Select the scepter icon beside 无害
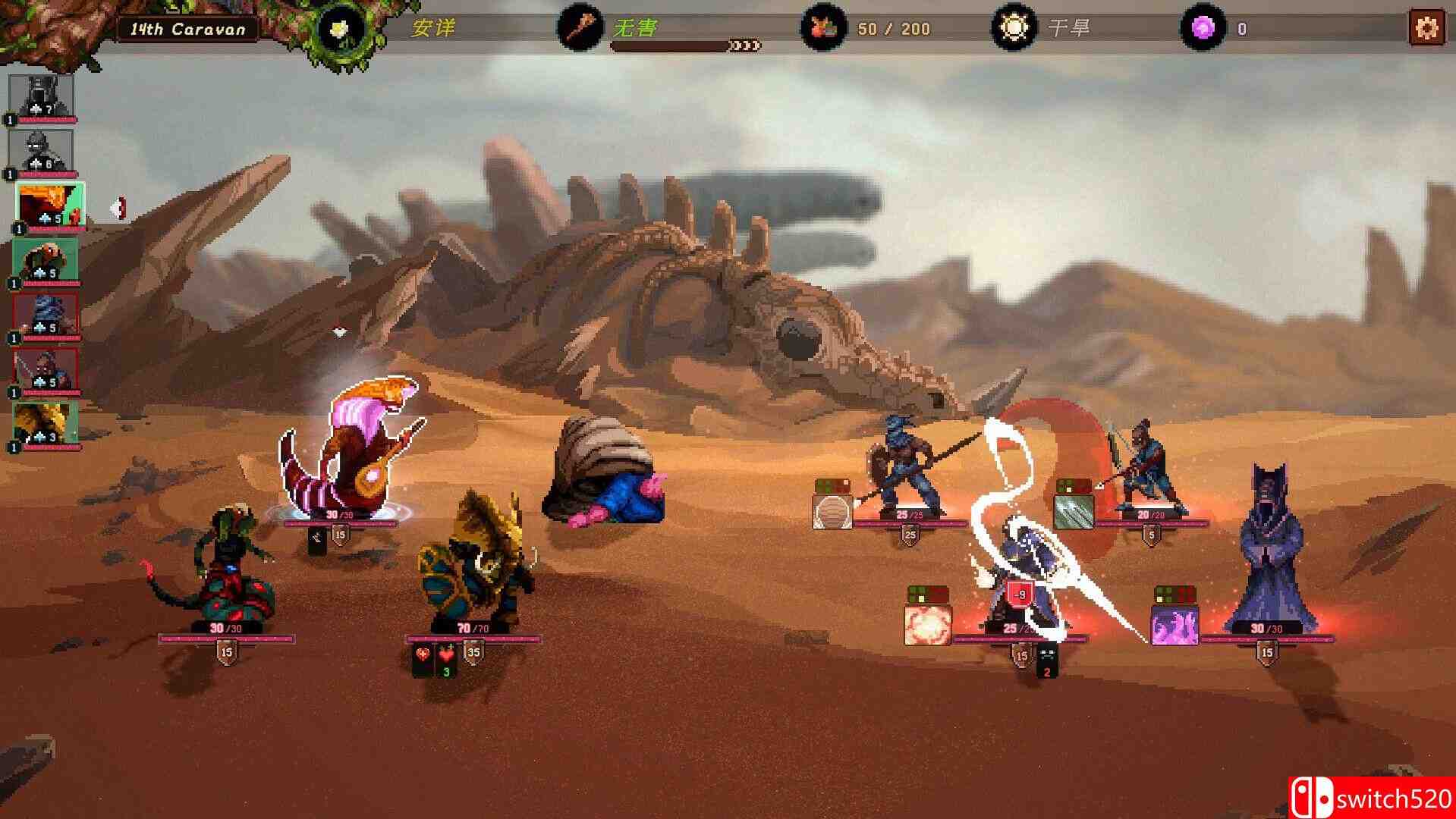This screenshot has height=819, width=1456. (x=580, y=28)
